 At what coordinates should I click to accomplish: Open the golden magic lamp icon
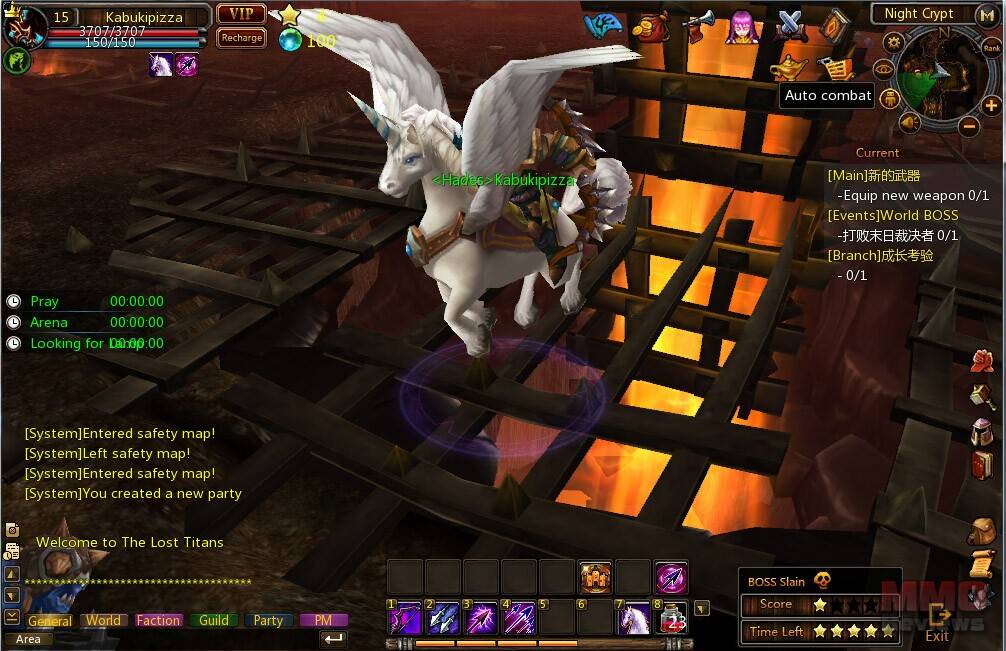(789, 67)
